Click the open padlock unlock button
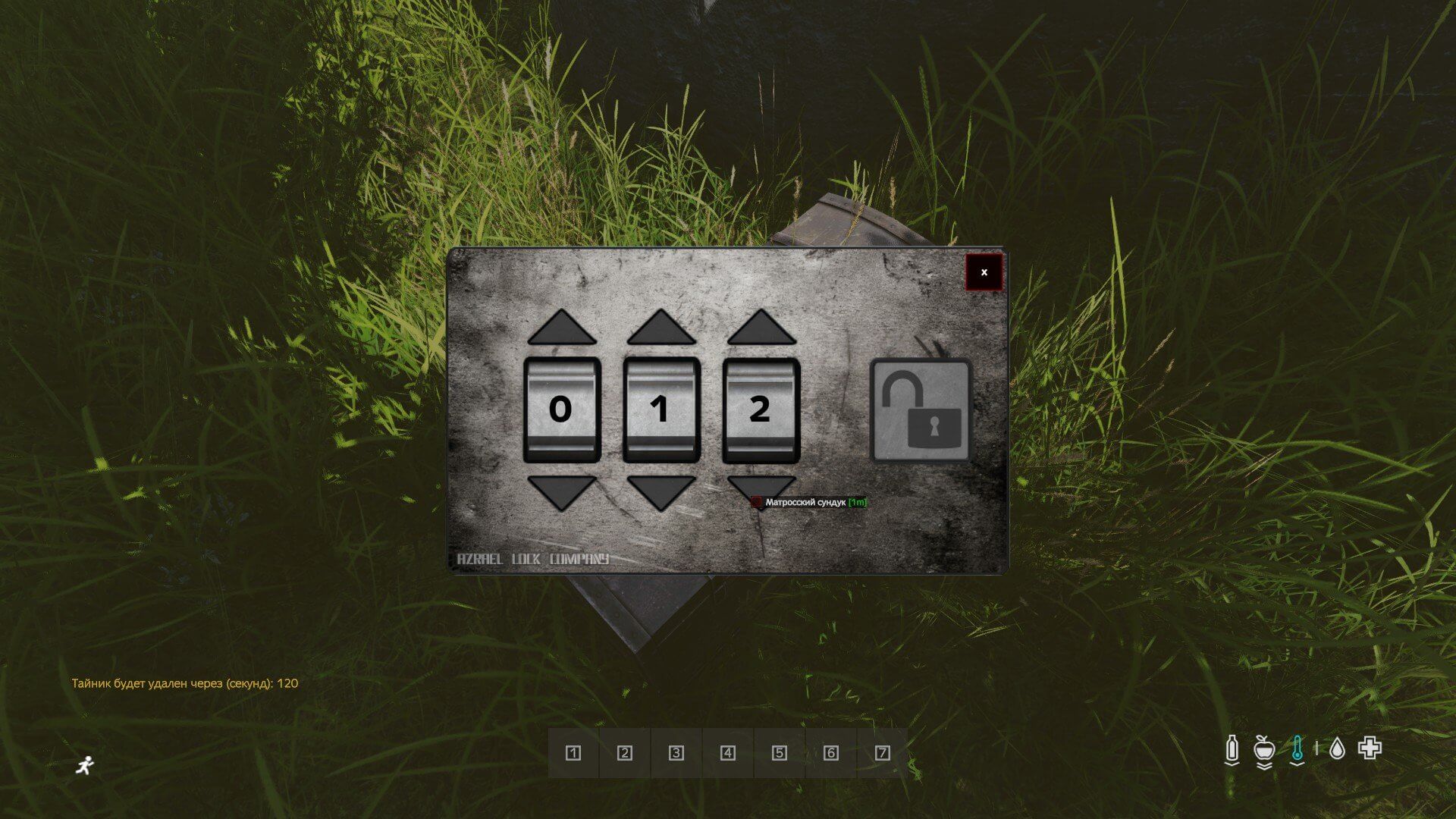Viewport: 1456px width, 819px height. [x=921, y=410]
